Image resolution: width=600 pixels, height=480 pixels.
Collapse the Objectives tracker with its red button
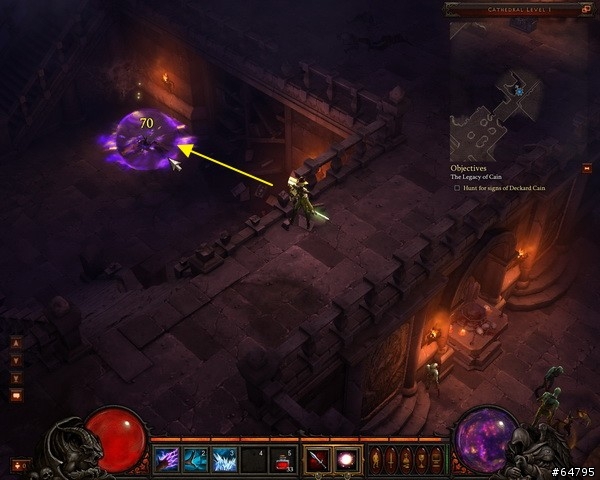[586, 168]
